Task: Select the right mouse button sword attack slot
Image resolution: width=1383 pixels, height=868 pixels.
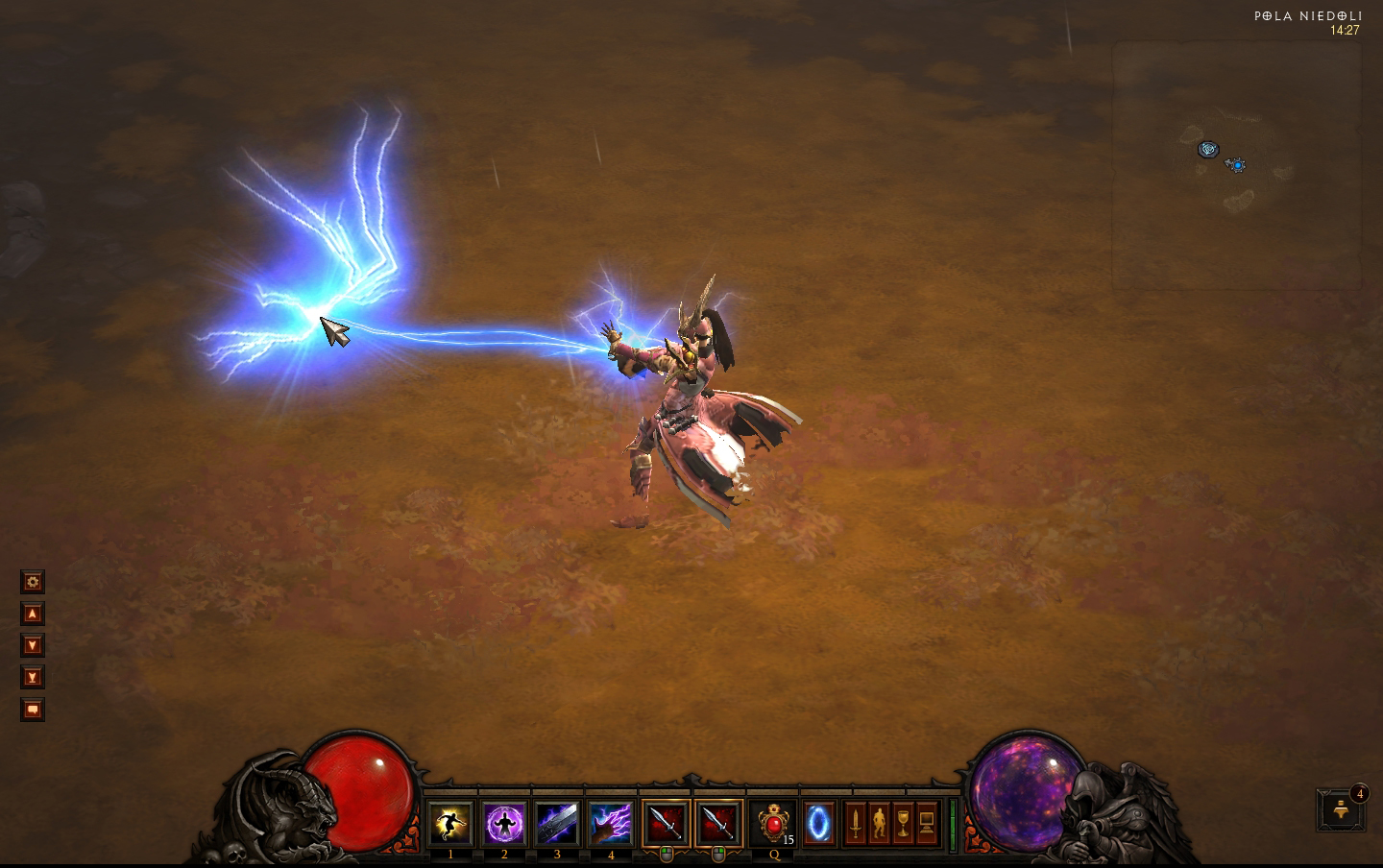Action: [x=719, y=823]
